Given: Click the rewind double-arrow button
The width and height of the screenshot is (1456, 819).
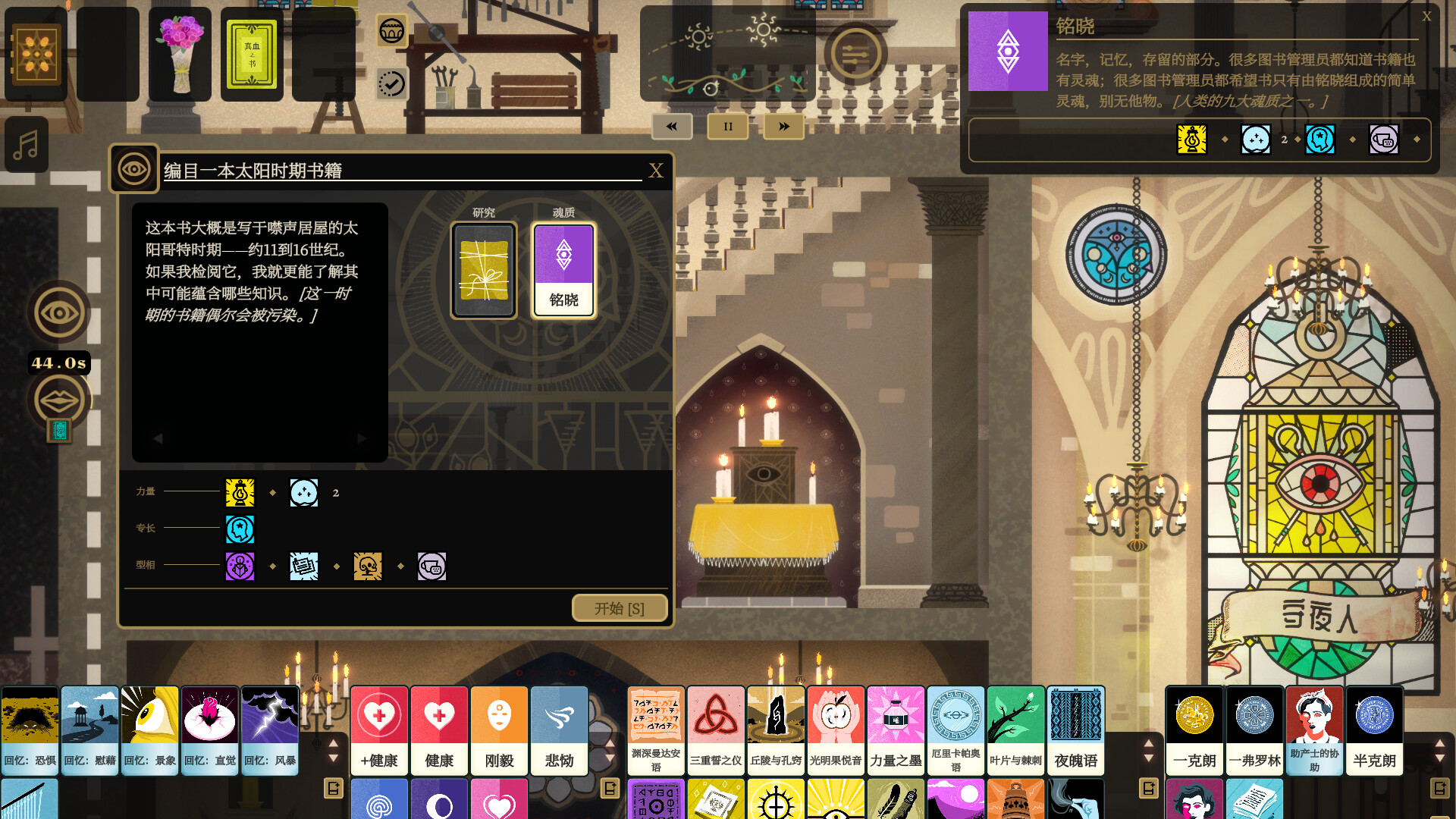Looking at the screenshot, I should (670, 127).
